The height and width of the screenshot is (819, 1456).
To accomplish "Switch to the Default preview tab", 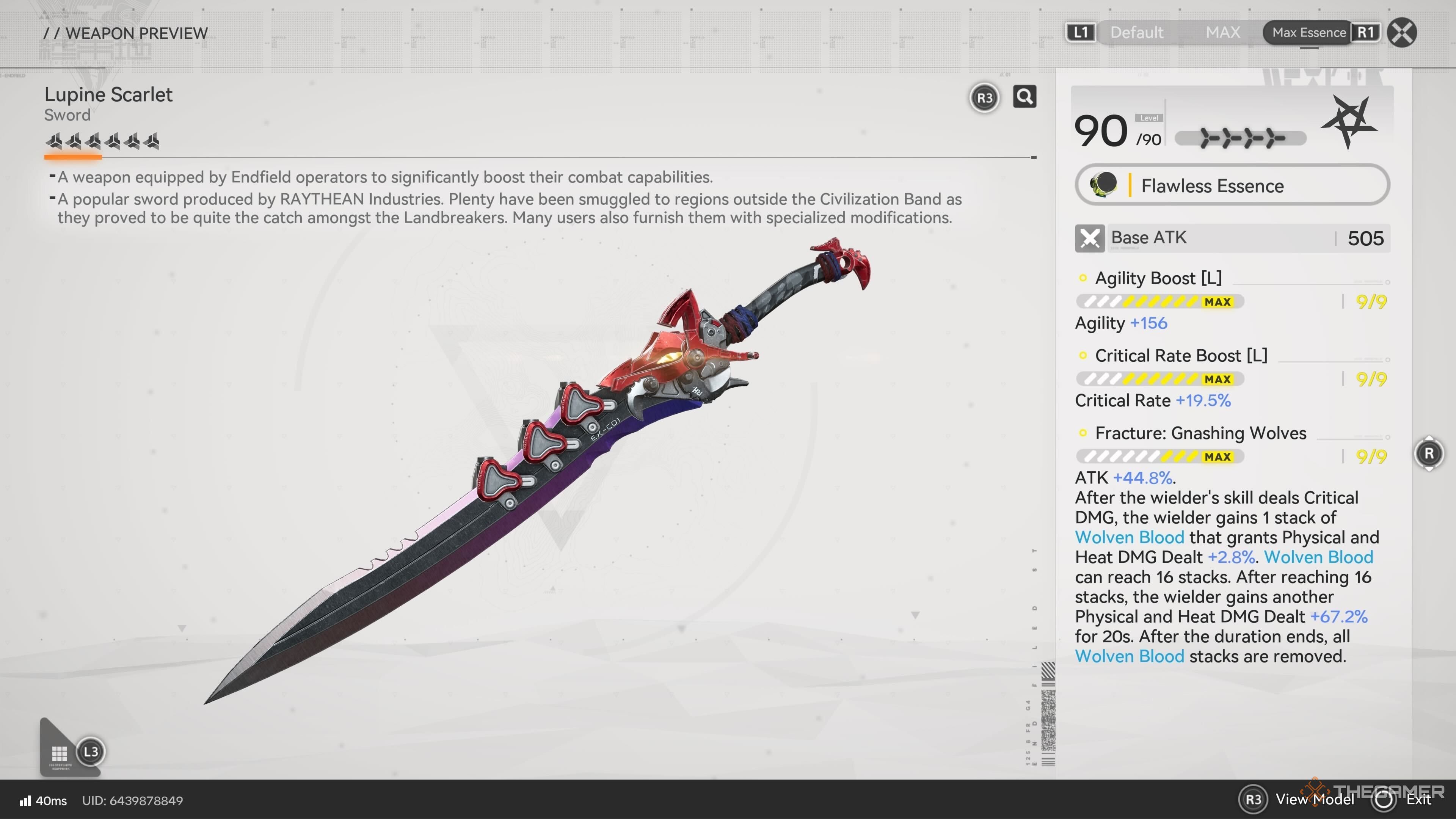I will point(1136,32).
